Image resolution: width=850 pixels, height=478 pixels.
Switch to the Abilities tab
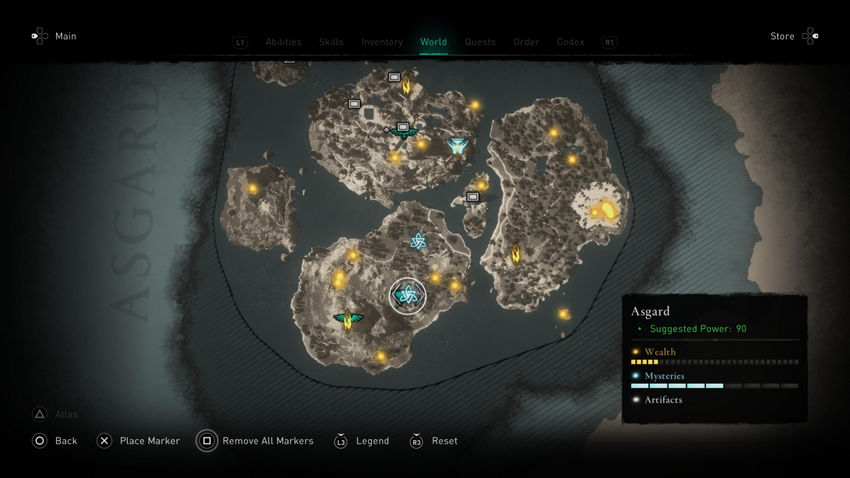pyautogui.click(x=283, y=42)
